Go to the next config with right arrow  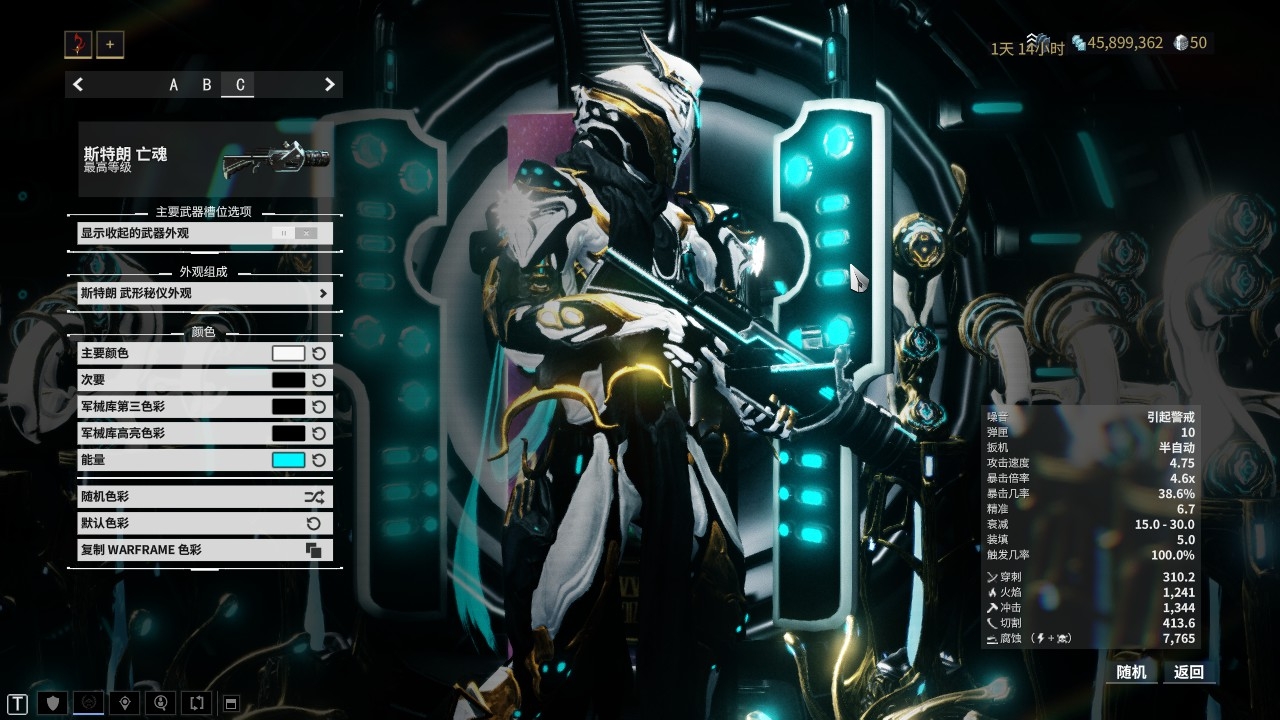[329, 85]
